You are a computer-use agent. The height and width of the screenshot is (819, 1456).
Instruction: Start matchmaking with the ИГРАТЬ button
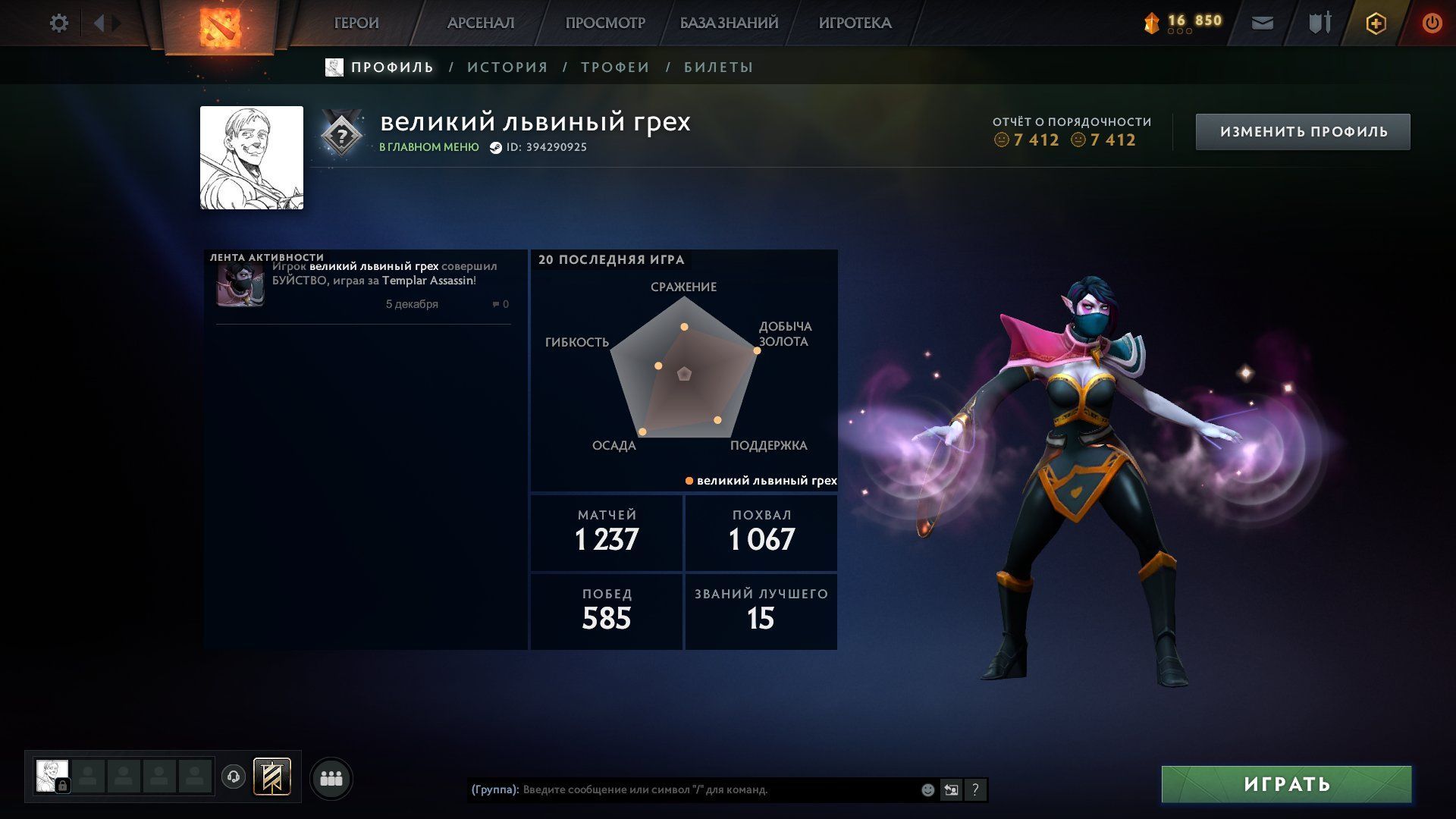tap(1286, 784)
